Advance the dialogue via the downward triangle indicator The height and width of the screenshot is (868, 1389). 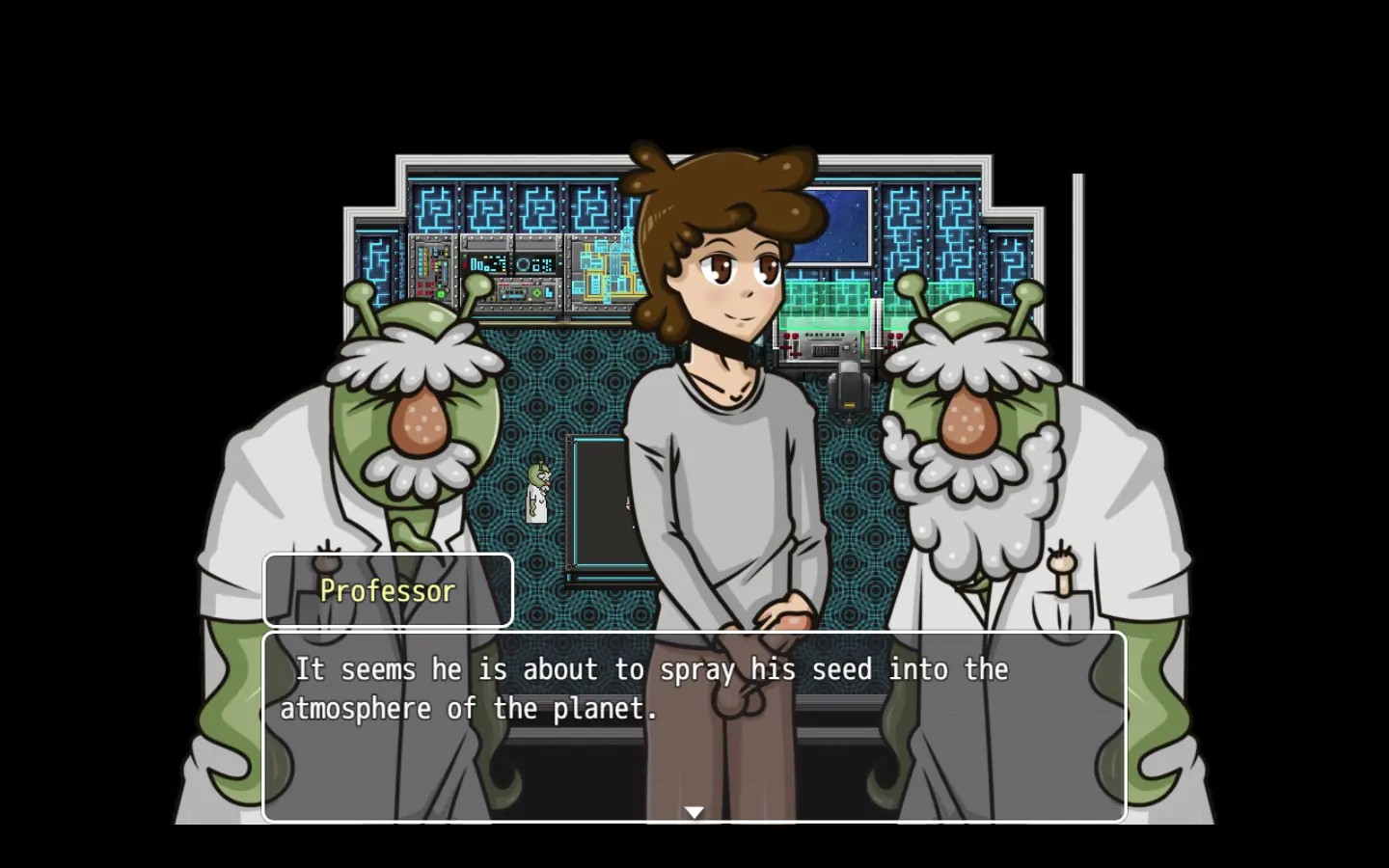click(x=694, y=813)
